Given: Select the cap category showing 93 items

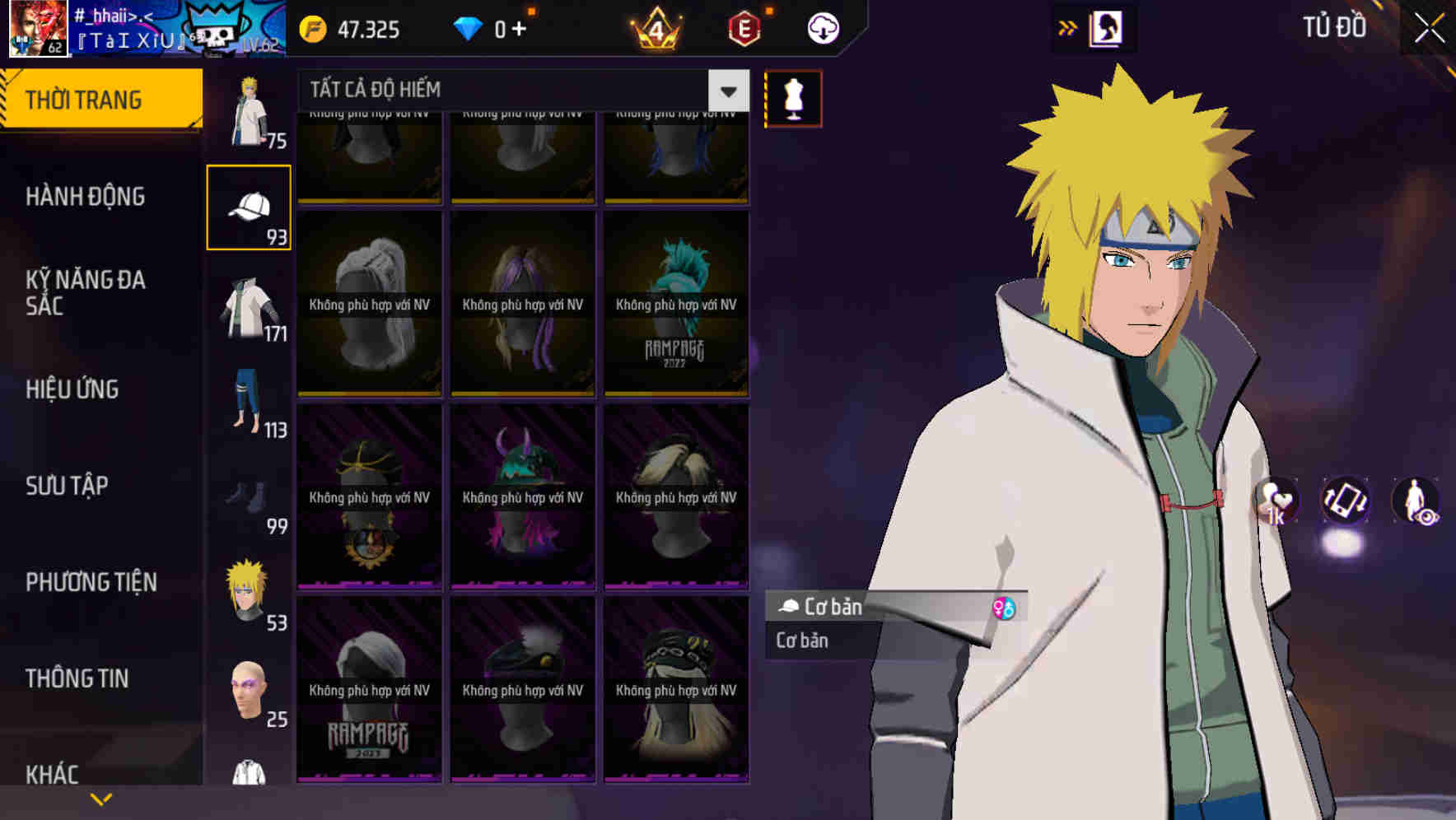Looking at the screenshot, I should pos(249,206).
